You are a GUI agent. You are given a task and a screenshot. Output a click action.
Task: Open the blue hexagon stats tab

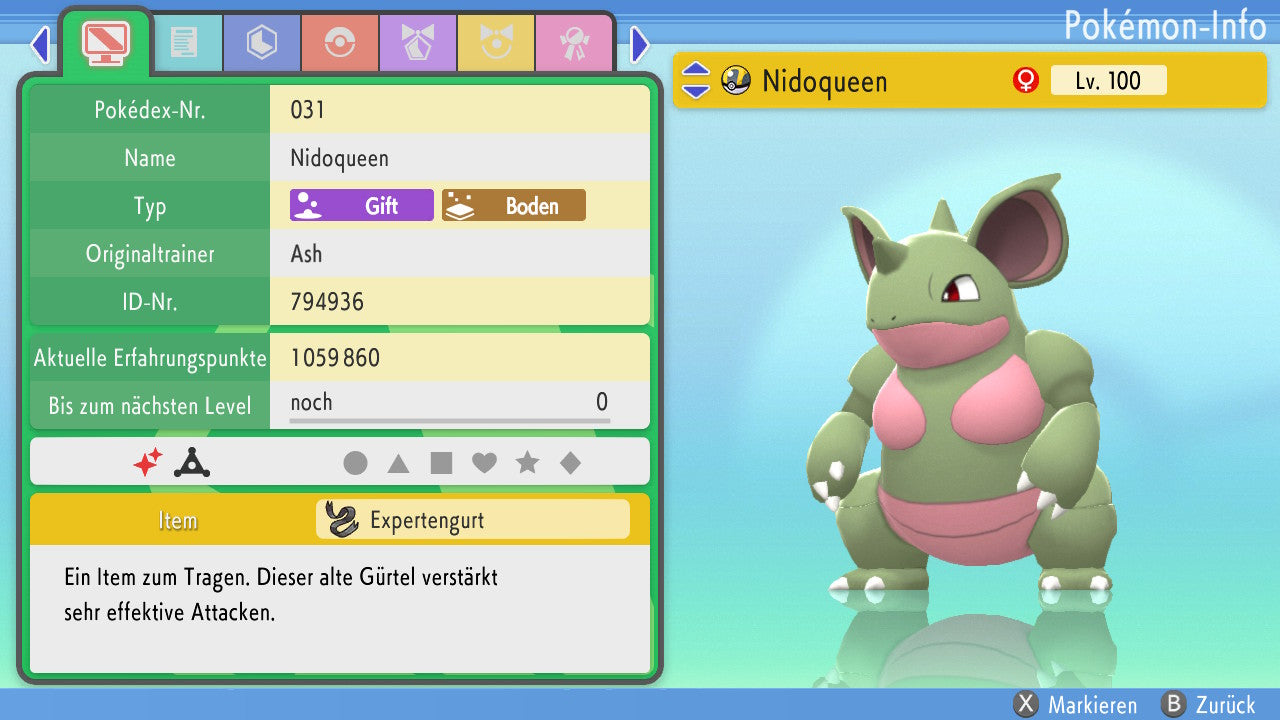tap(262, 43)
